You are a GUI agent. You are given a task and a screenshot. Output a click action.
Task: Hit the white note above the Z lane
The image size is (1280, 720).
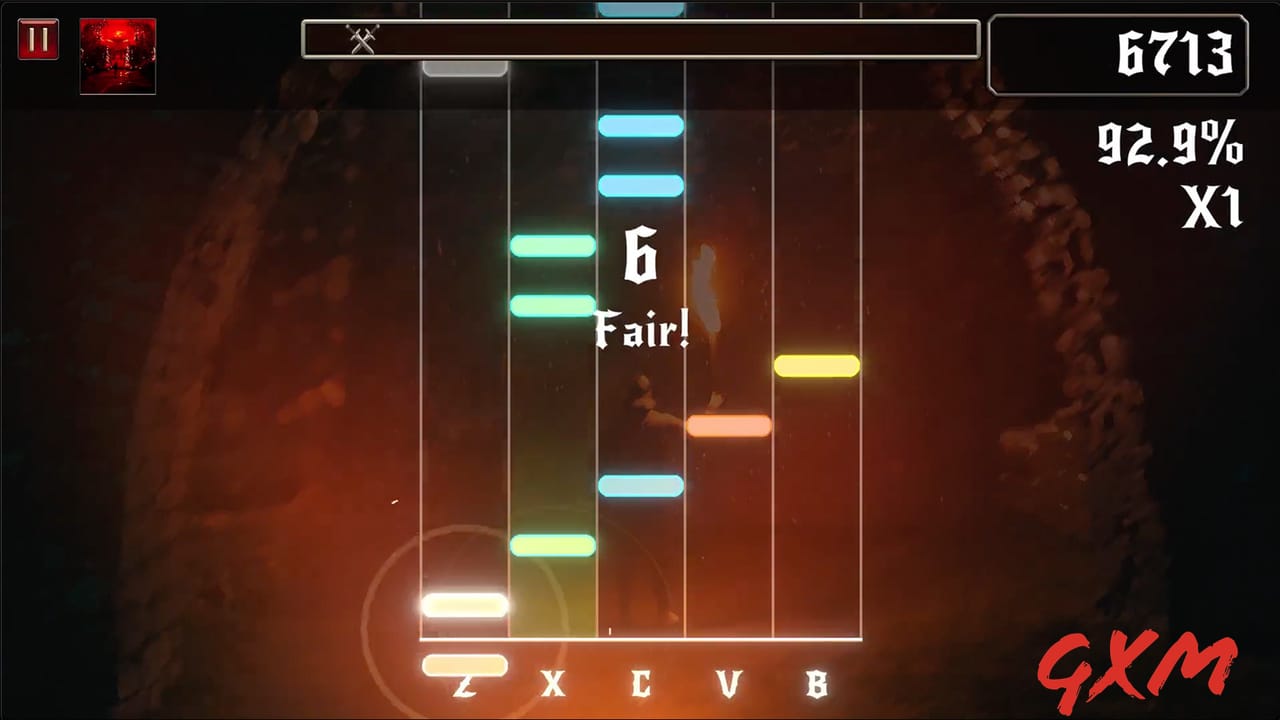click(x=465, y=605)
